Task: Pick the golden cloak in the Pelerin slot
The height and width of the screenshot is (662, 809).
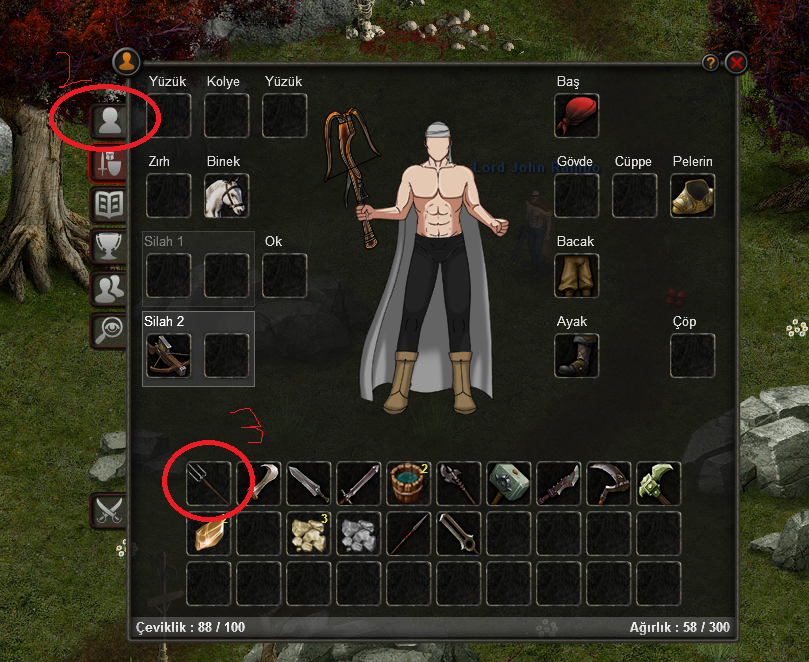Action: (x=693, y=196)
